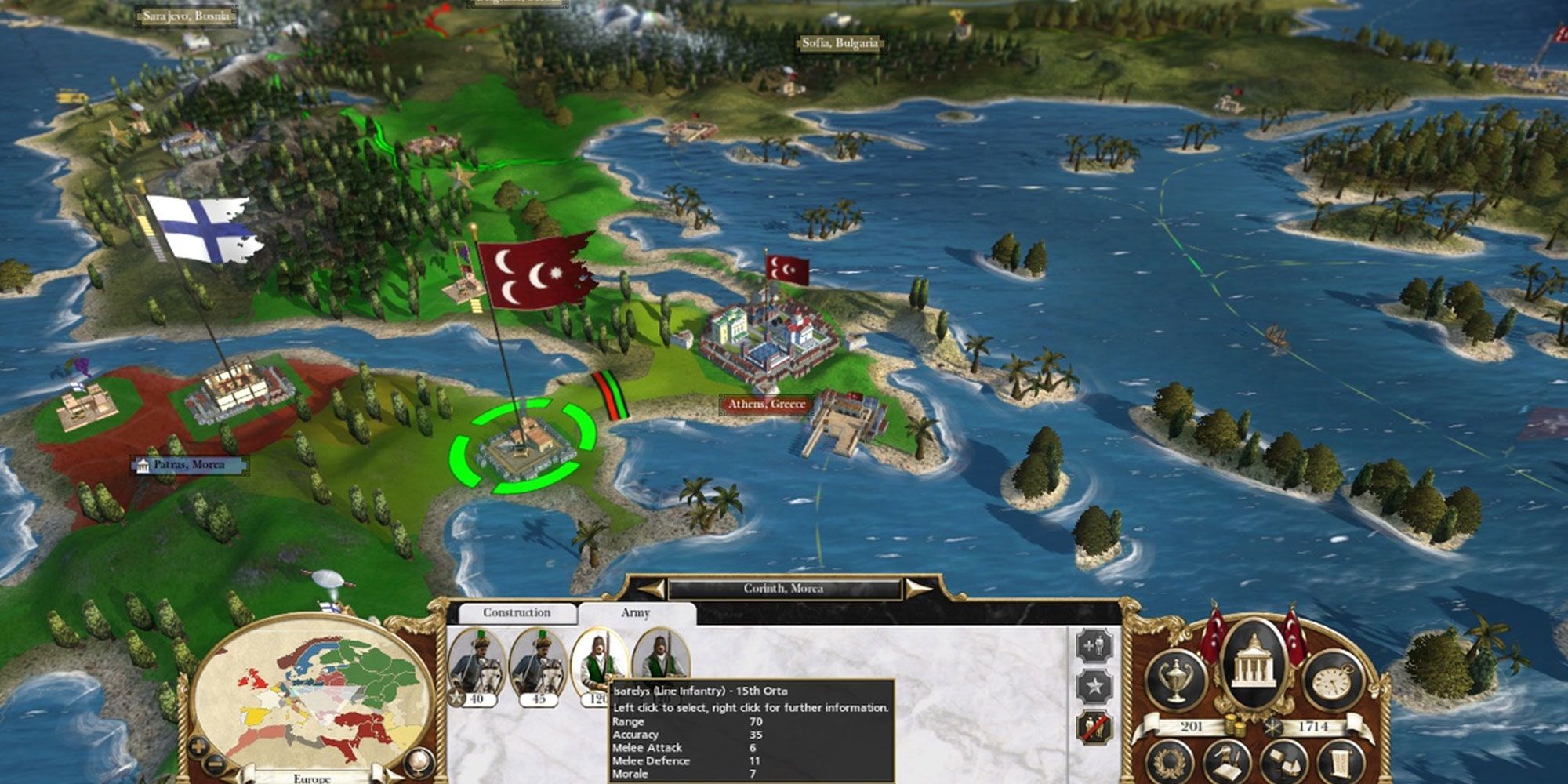Zoom out the minimap with the minus button
This screenshot has width=1568, height=784.
[x=214, y=764]
